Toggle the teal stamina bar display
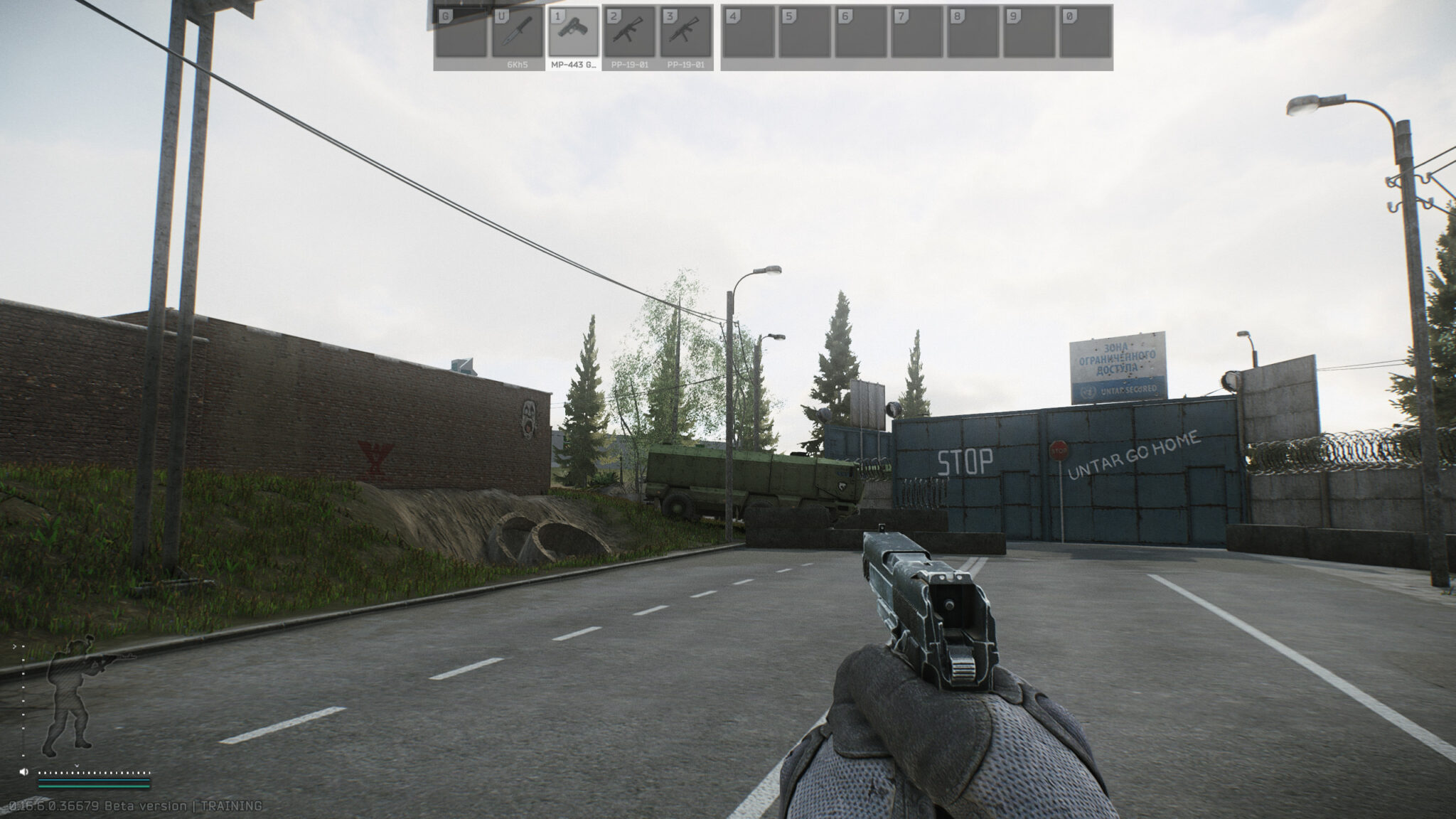 pos(94,781)
